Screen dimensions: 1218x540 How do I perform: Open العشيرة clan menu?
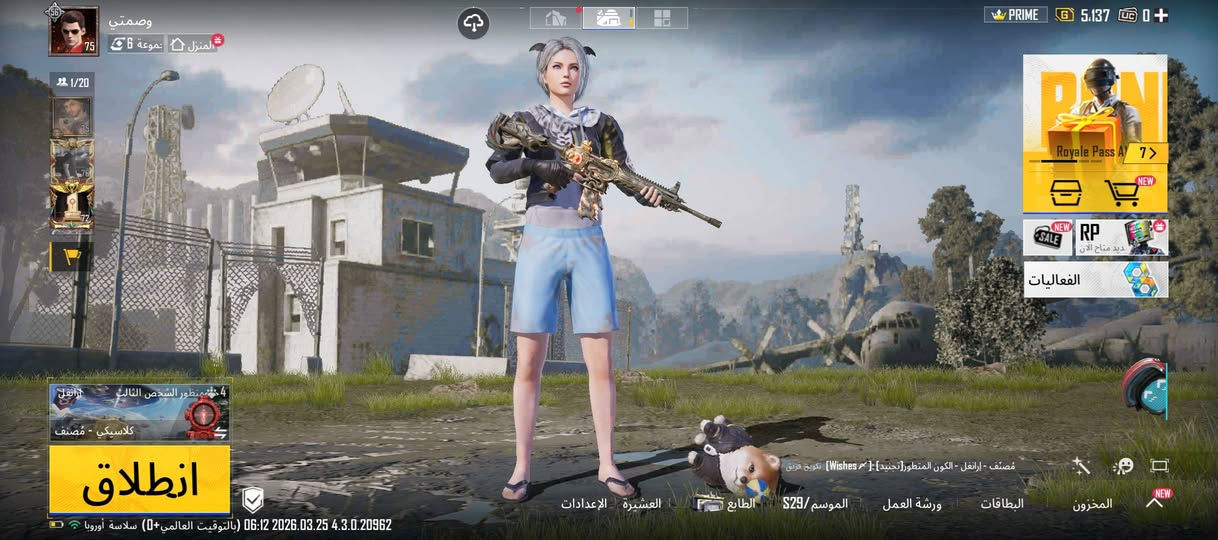642,503
